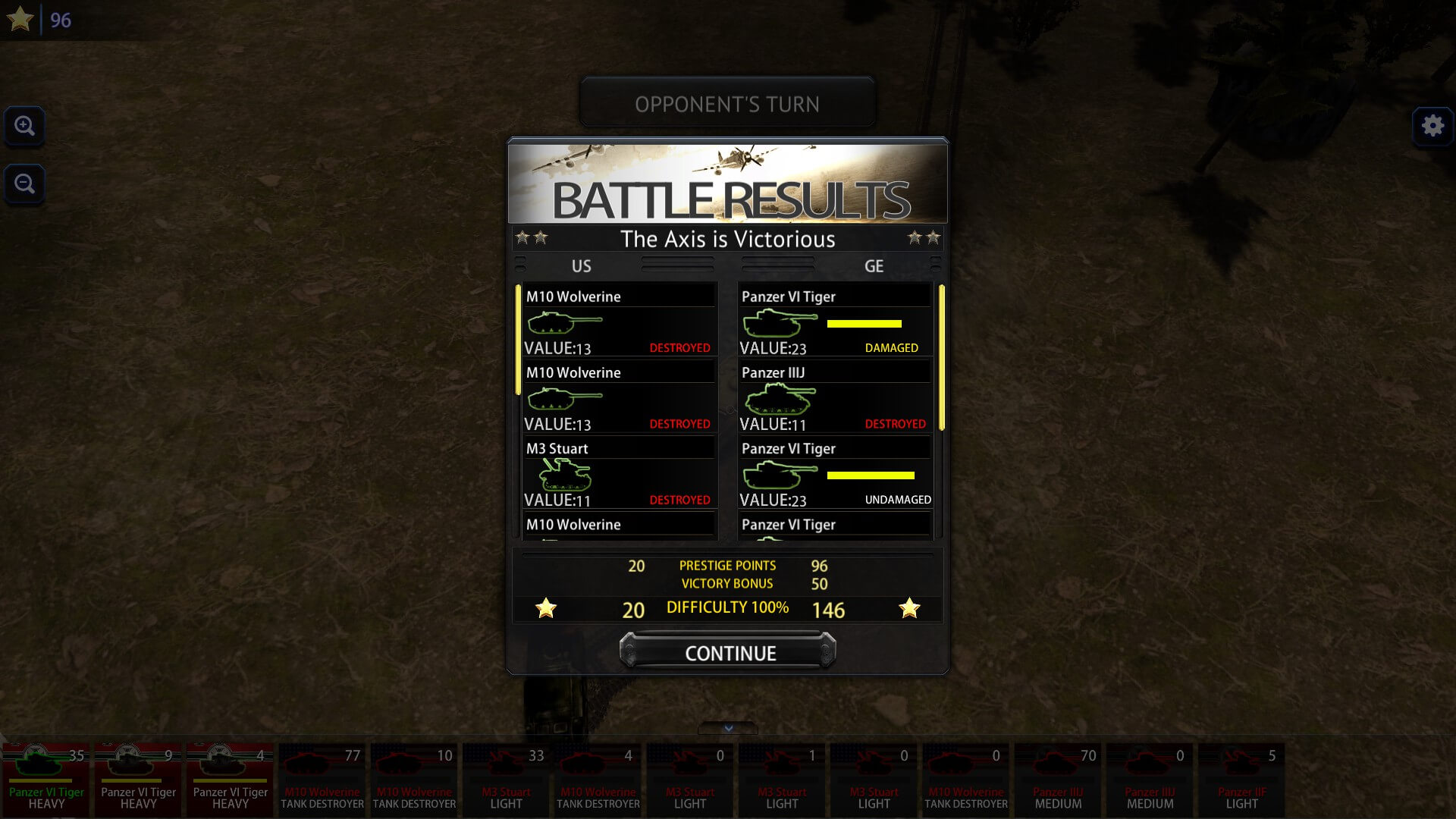Image resolution: width=1456 pixels, height=819 pixels.
Task: Open the gear settings menu
Action: click(1432, 126)
